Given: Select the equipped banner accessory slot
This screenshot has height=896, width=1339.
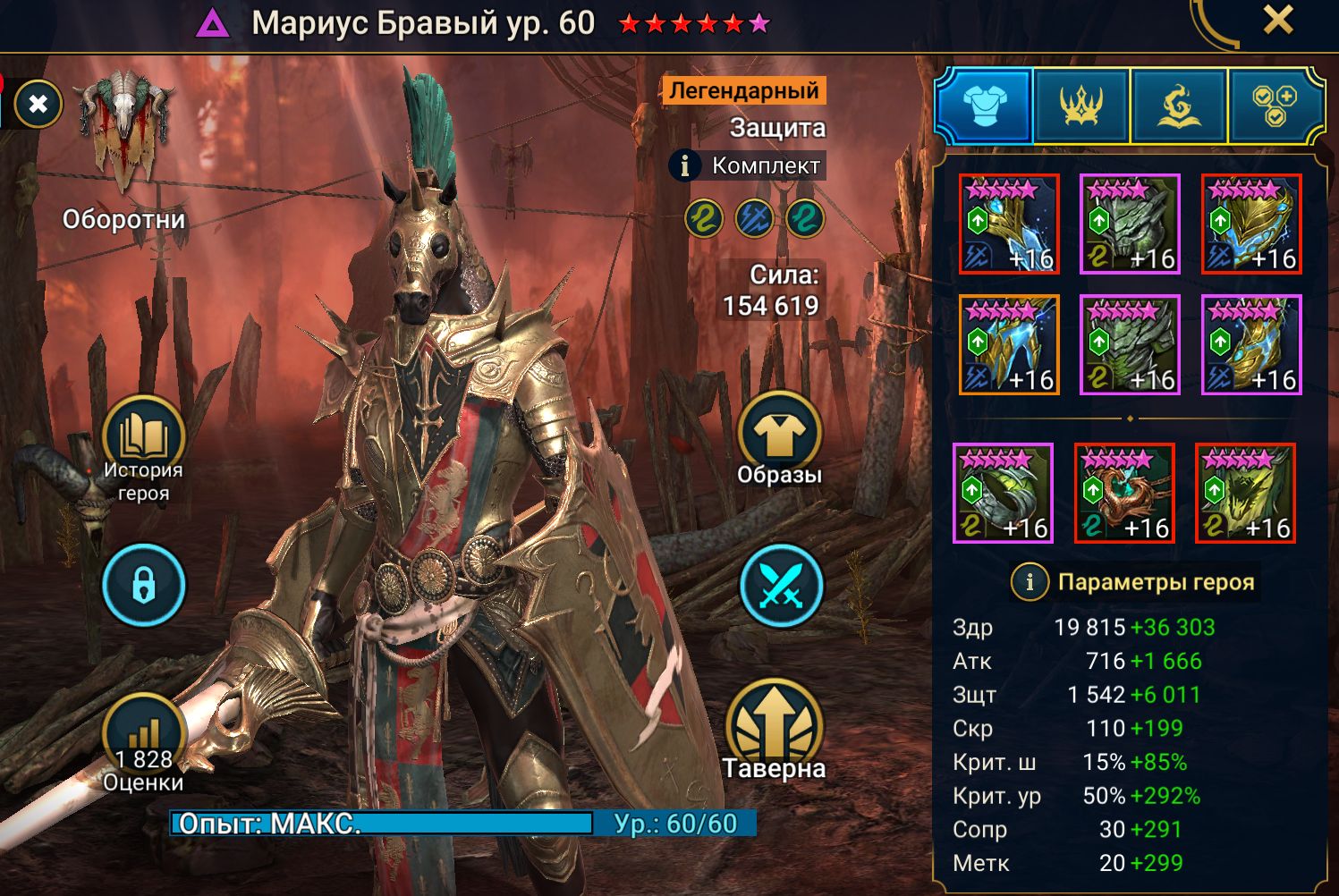Looking at the screenshot, I should (1245, 493).
